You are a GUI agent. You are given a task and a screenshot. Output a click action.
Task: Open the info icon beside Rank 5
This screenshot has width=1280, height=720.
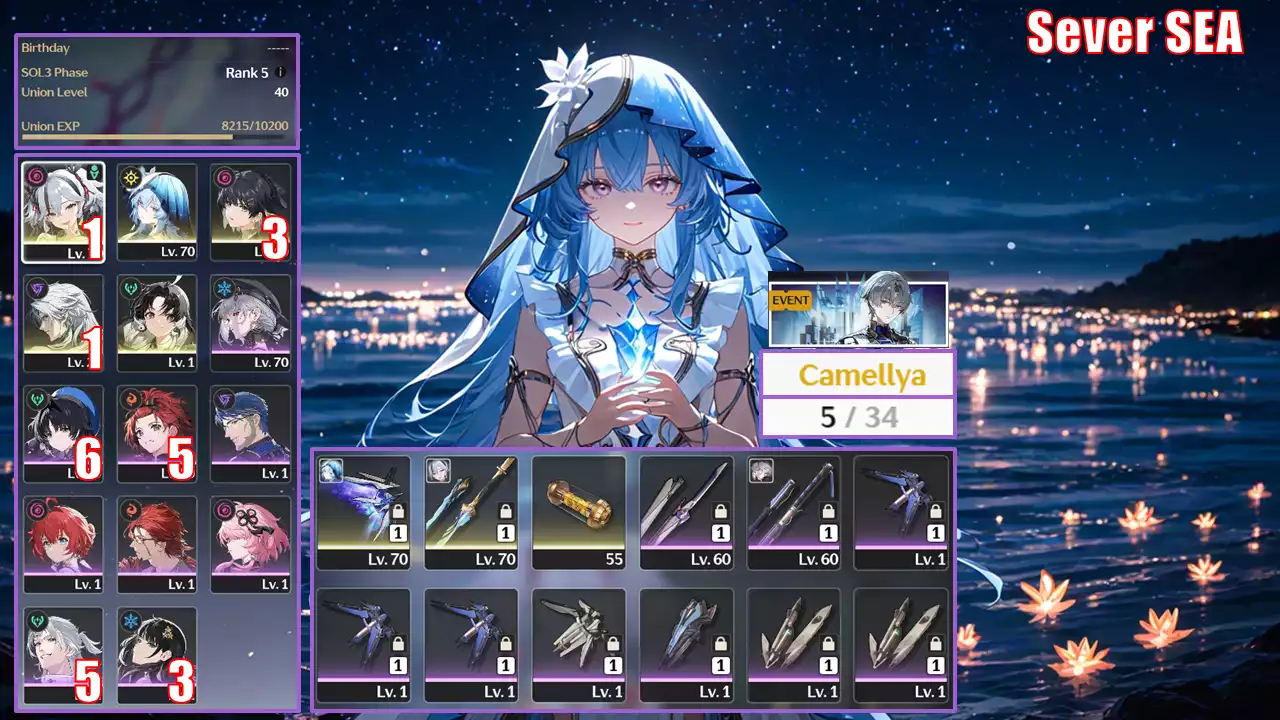(x=280, y=72)
